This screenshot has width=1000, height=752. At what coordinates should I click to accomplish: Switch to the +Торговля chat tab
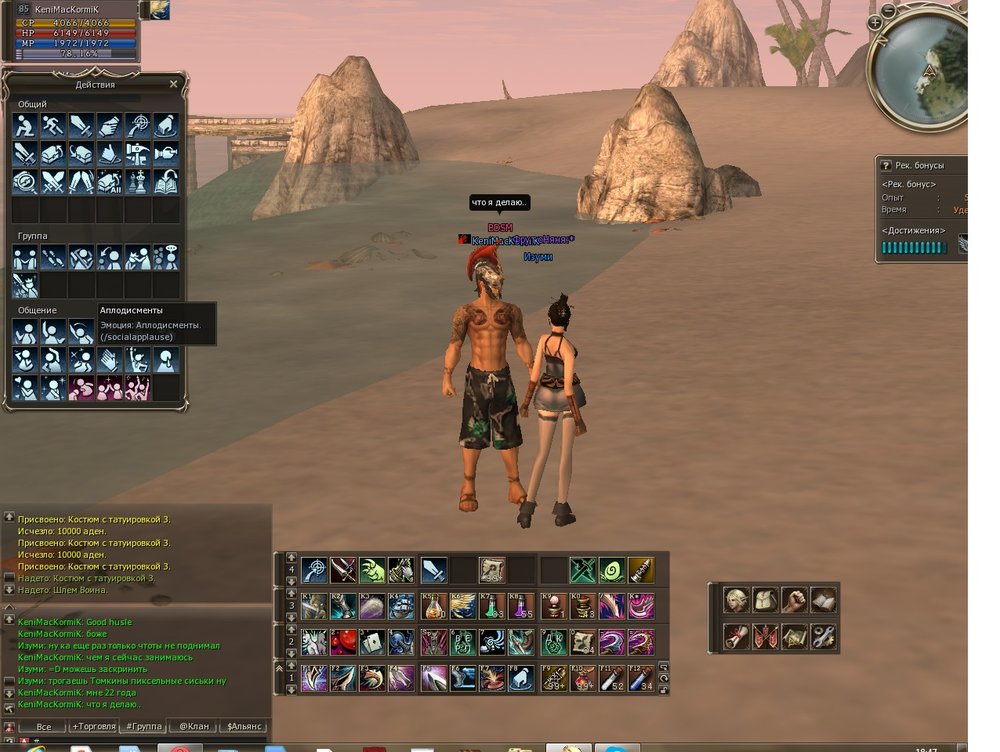(93, 727)
